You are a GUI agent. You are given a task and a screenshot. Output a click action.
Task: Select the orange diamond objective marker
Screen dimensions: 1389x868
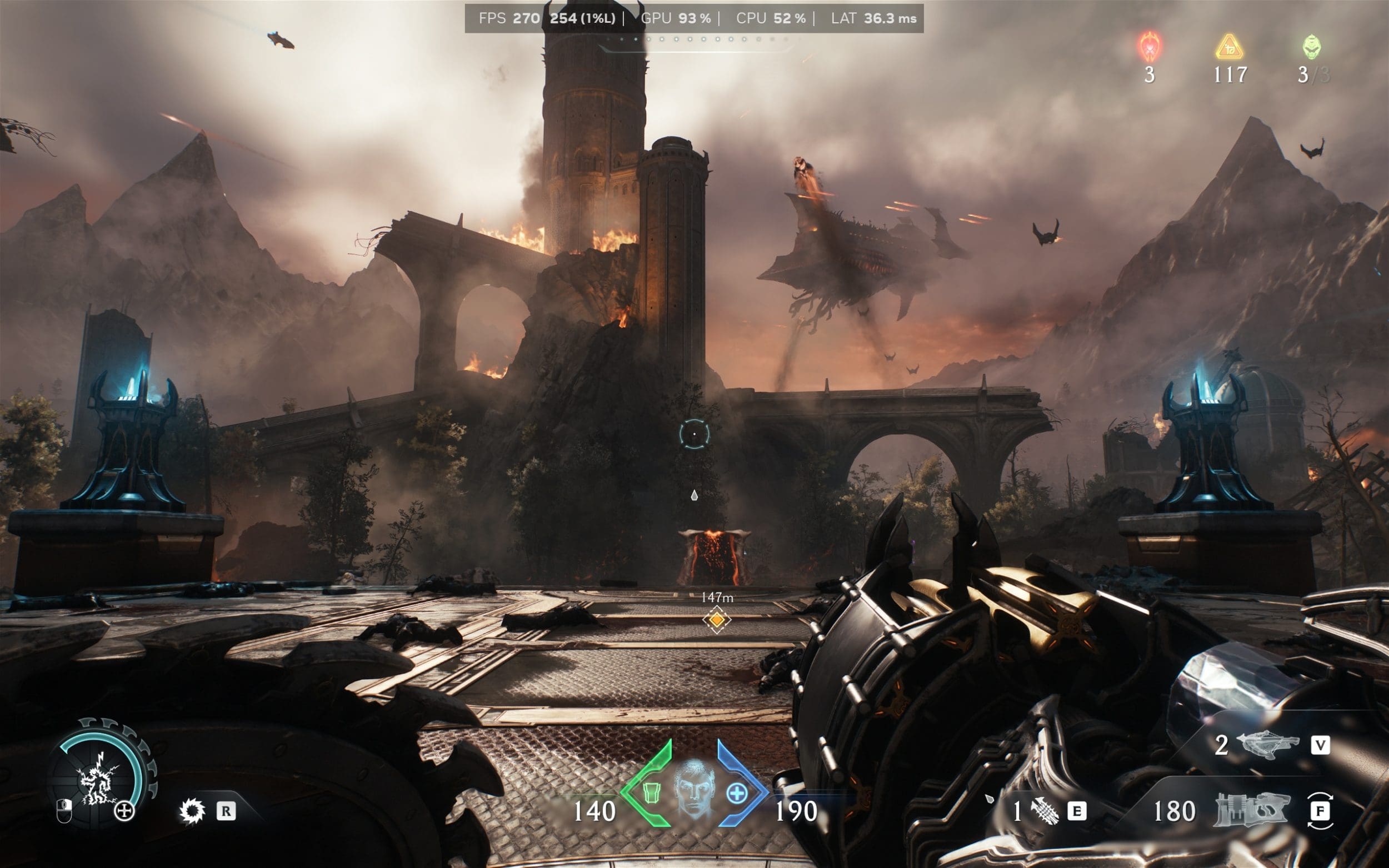pos(716,620)
